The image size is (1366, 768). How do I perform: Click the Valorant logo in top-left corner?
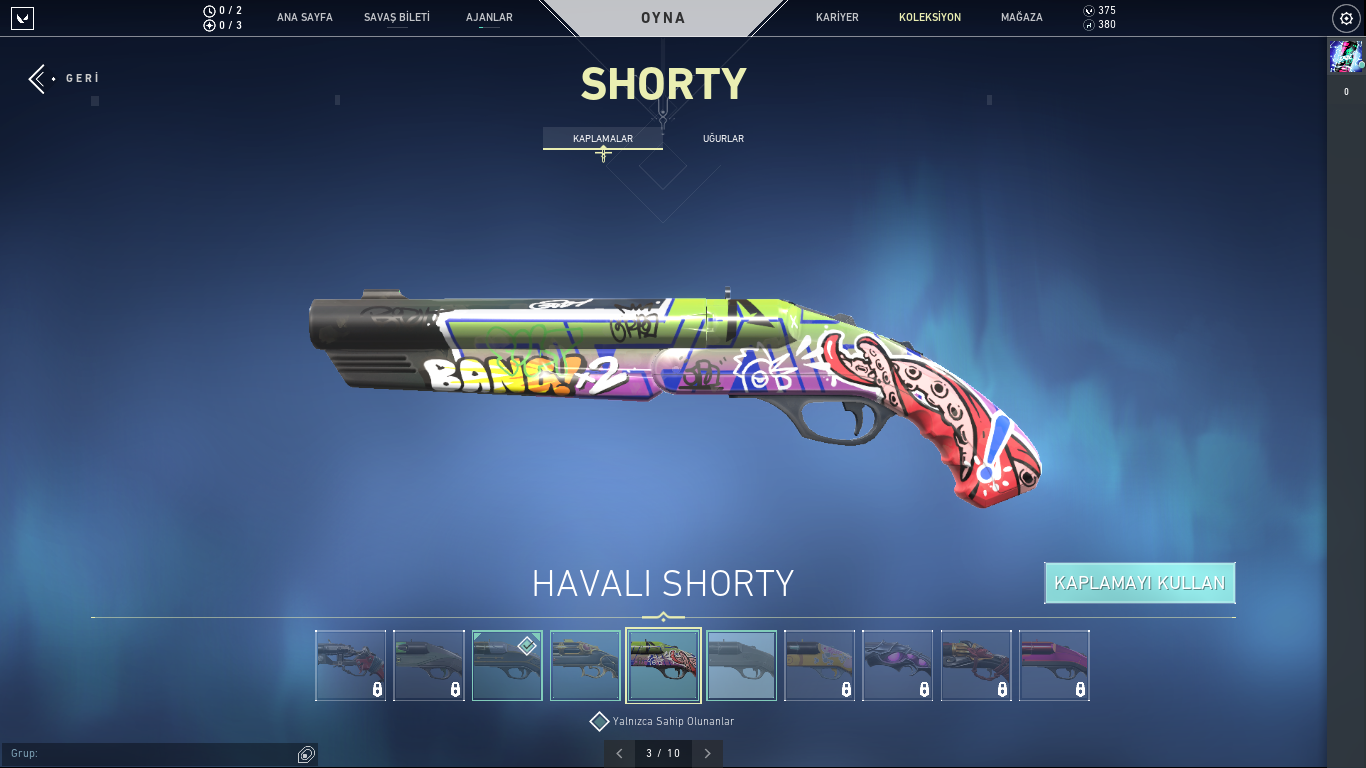[22, 18]
